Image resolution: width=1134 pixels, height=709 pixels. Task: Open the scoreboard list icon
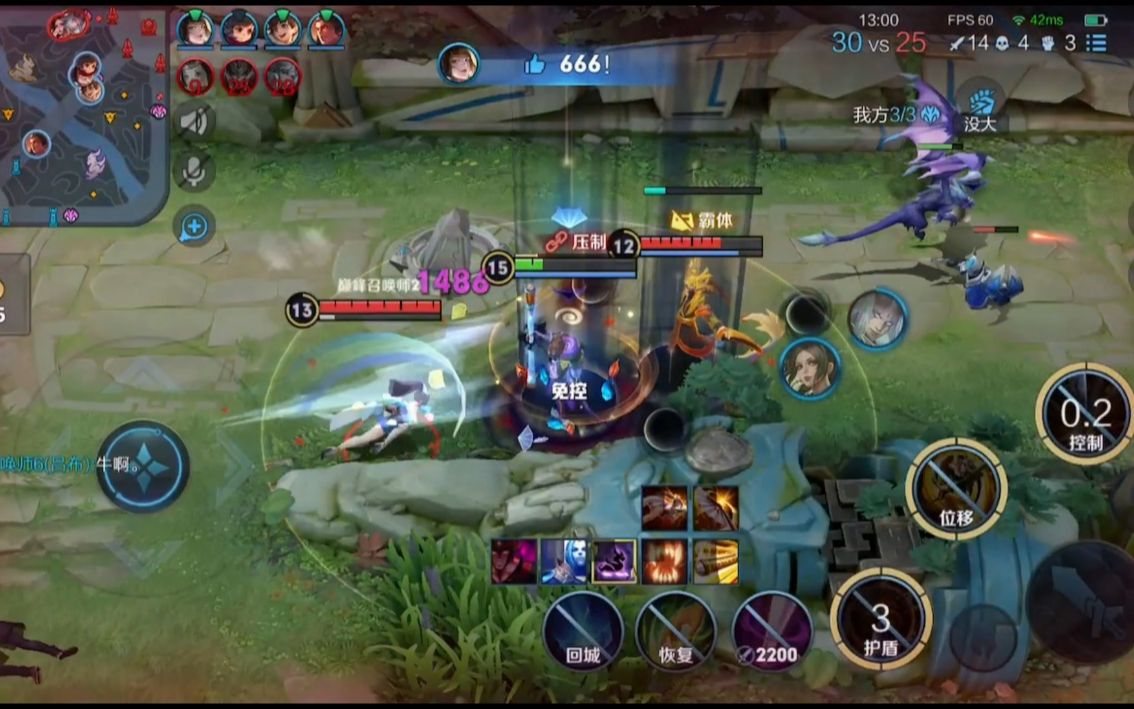click(x=1097, y=43)
